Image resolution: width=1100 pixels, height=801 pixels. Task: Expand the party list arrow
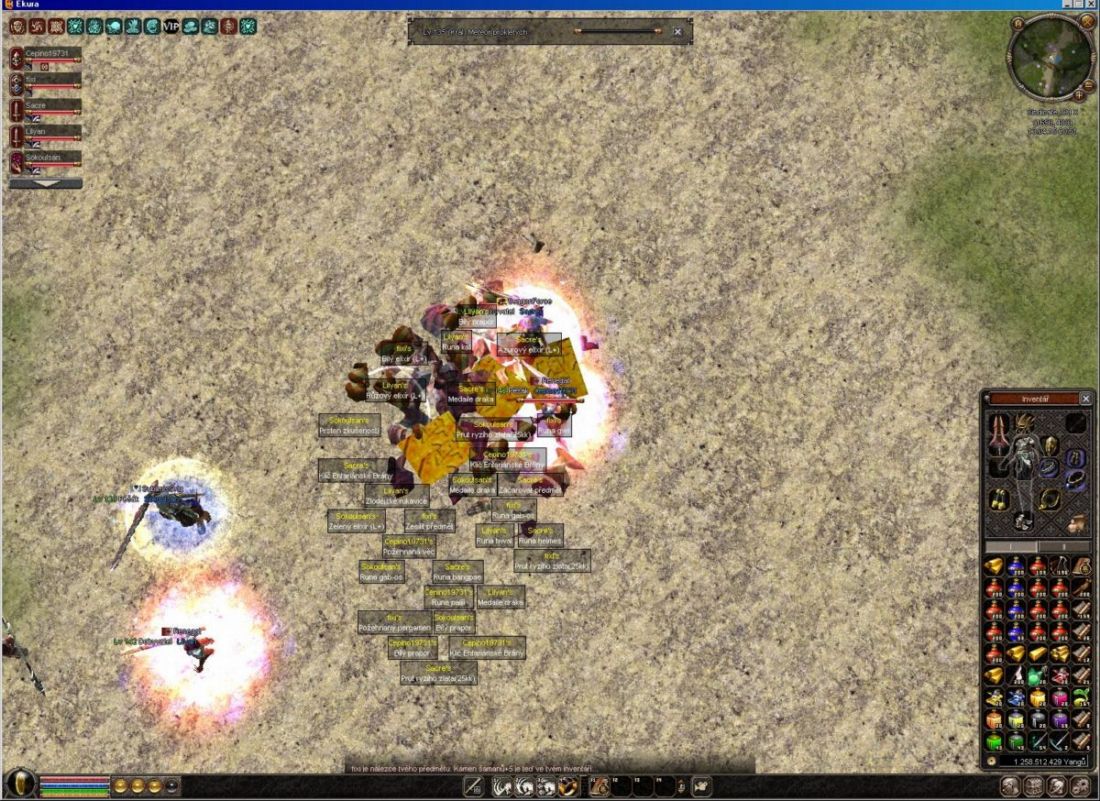[x=45, y=184]
